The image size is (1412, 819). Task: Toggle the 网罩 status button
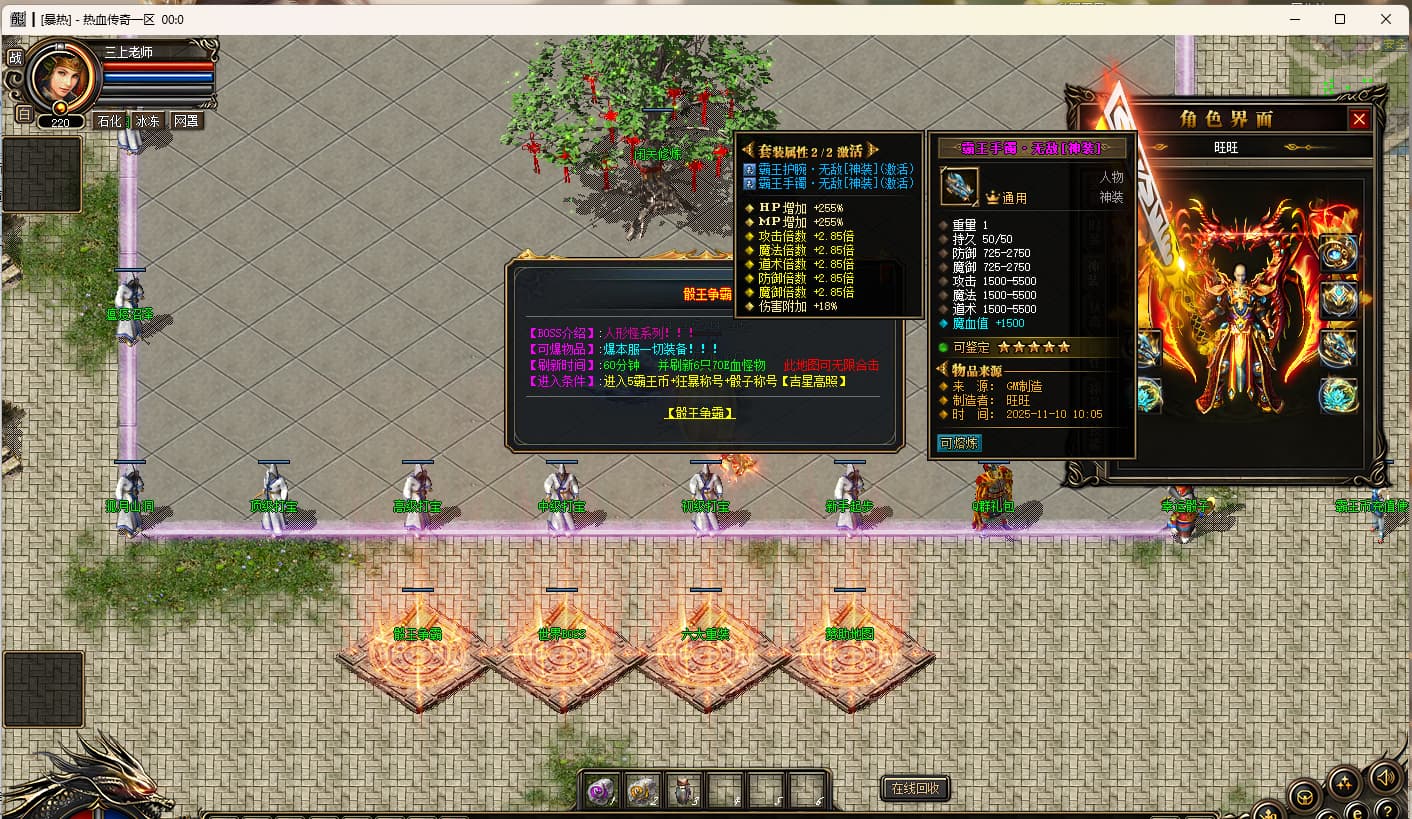tap(186, 121)
